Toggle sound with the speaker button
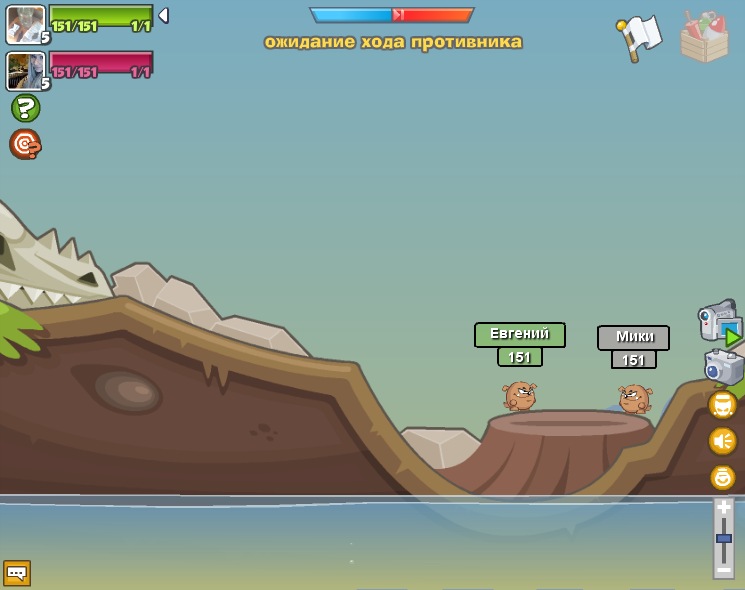745x590 pixels. [722, 441]
